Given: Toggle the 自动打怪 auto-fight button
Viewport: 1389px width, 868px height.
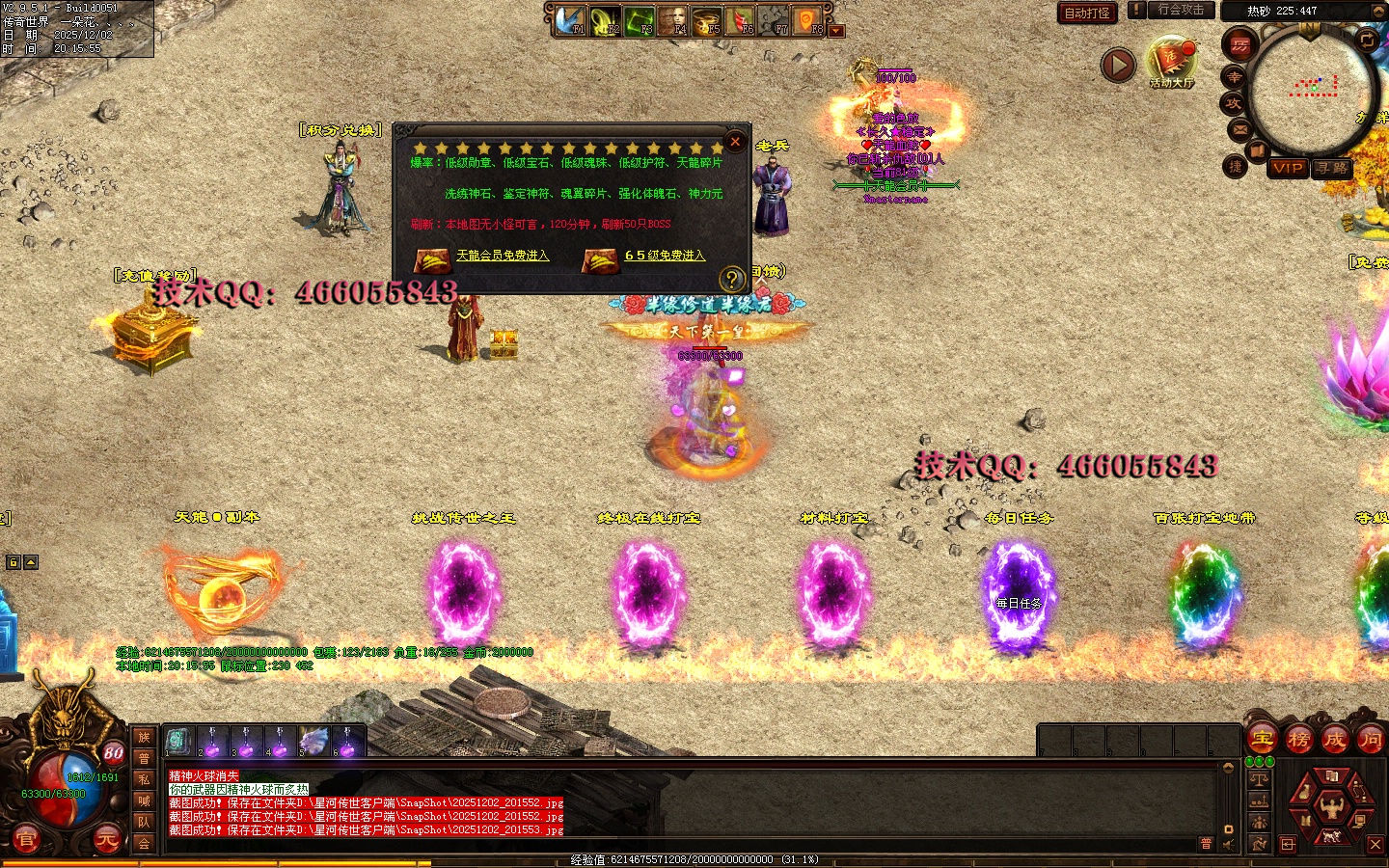Looking at the screenshot, I should coord(1087,13).
